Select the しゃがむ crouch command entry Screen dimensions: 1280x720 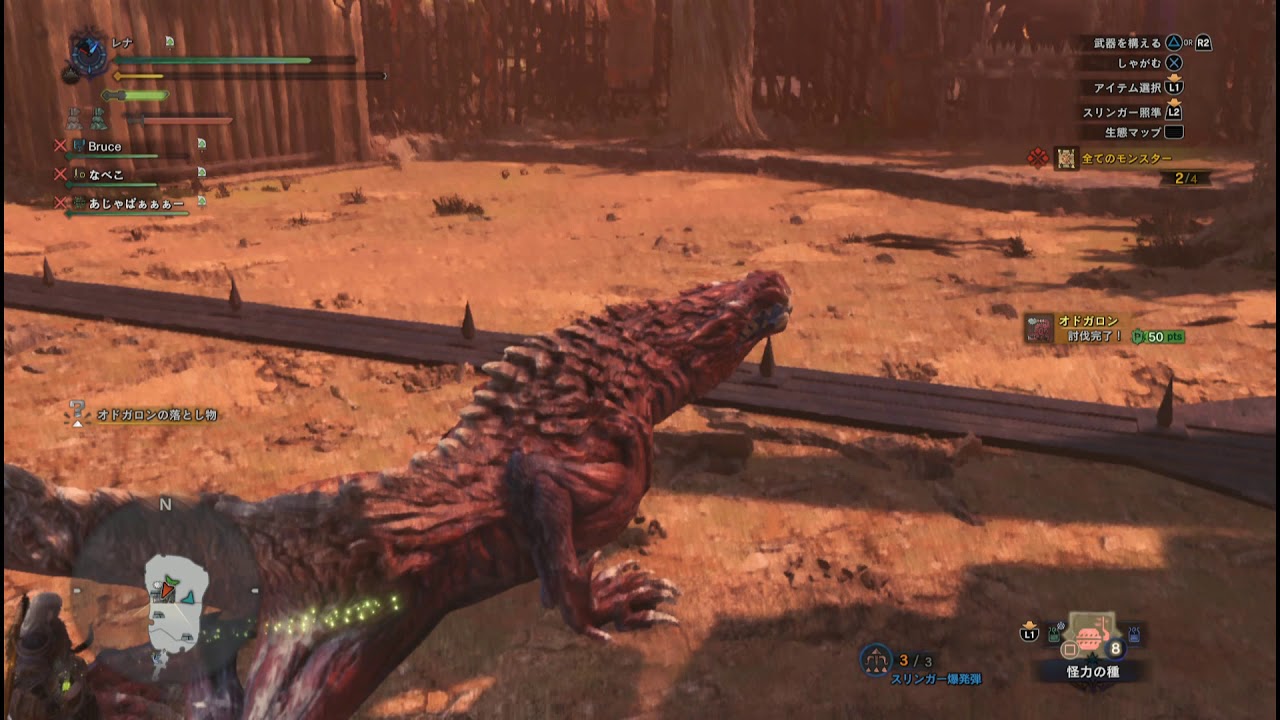click(1141, 63)
